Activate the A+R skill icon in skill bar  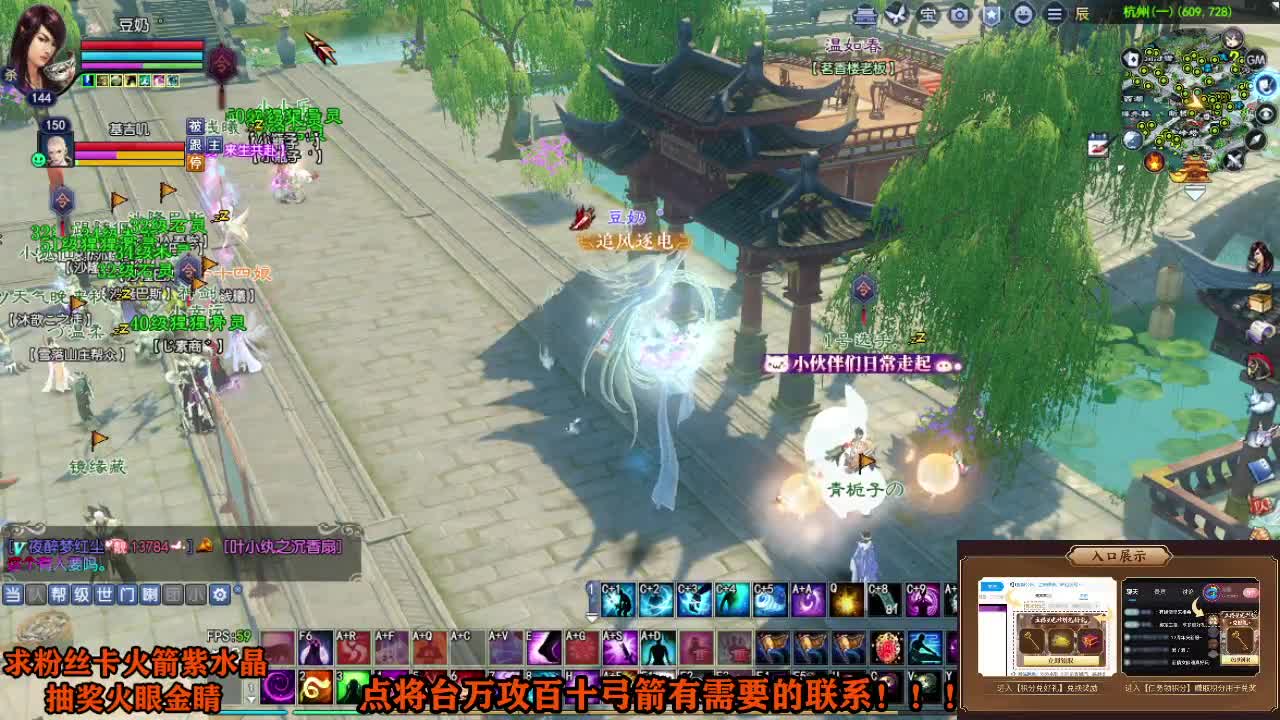click(x=354, y=648)
